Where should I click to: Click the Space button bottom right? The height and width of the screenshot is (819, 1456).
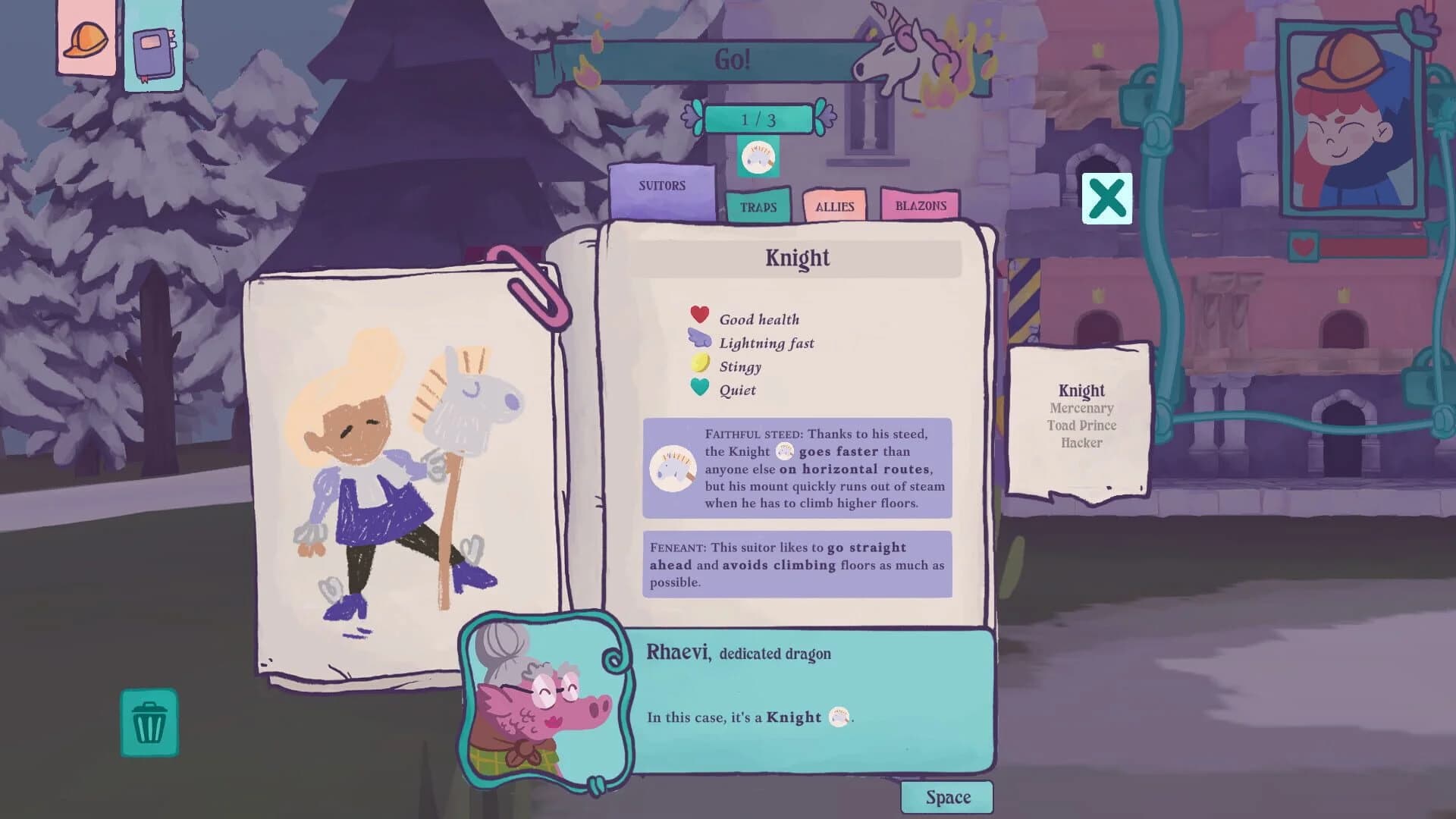tap(946, 796)
